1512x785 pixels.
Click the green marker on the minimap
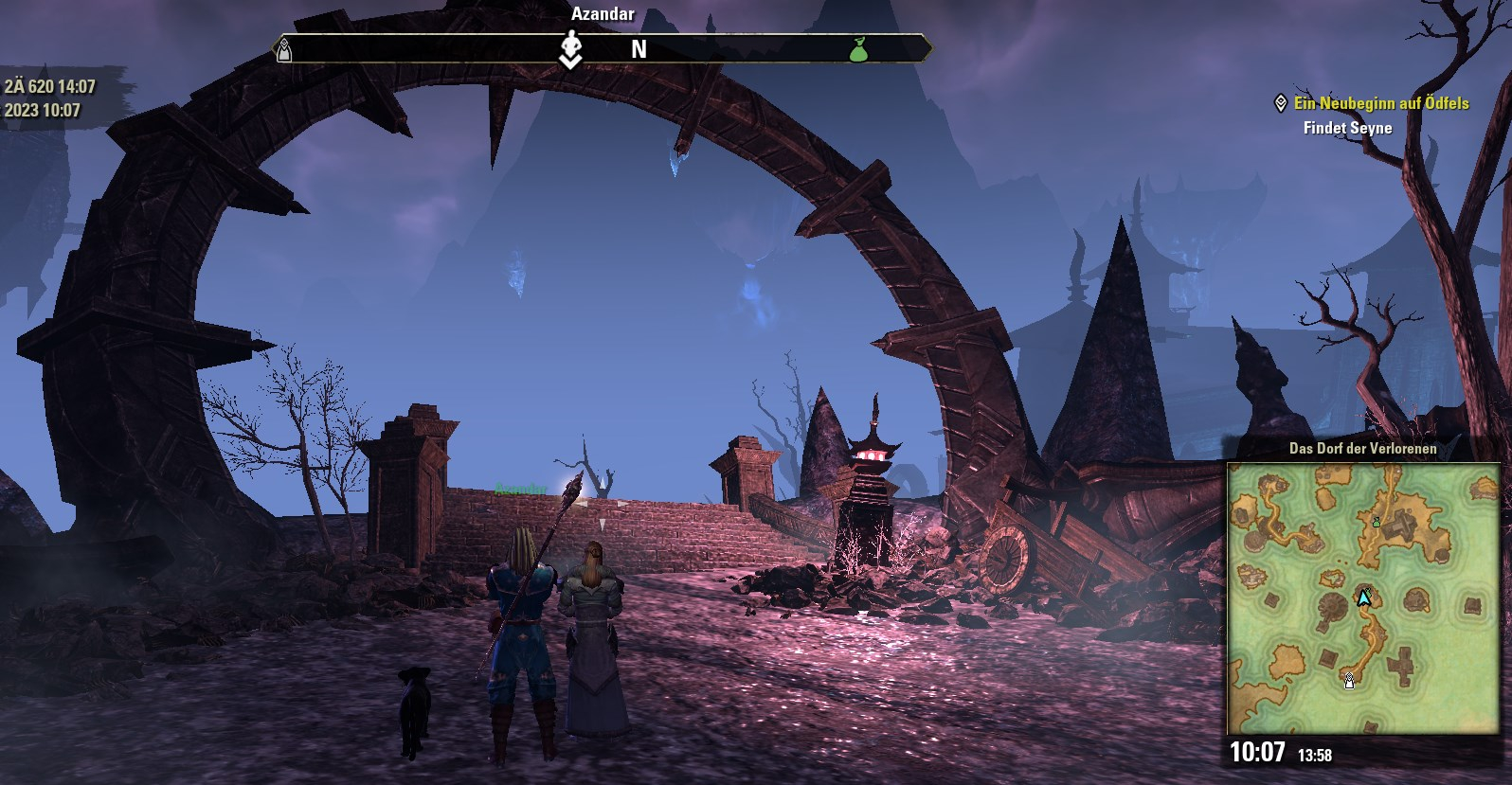tap(1377, 521)
